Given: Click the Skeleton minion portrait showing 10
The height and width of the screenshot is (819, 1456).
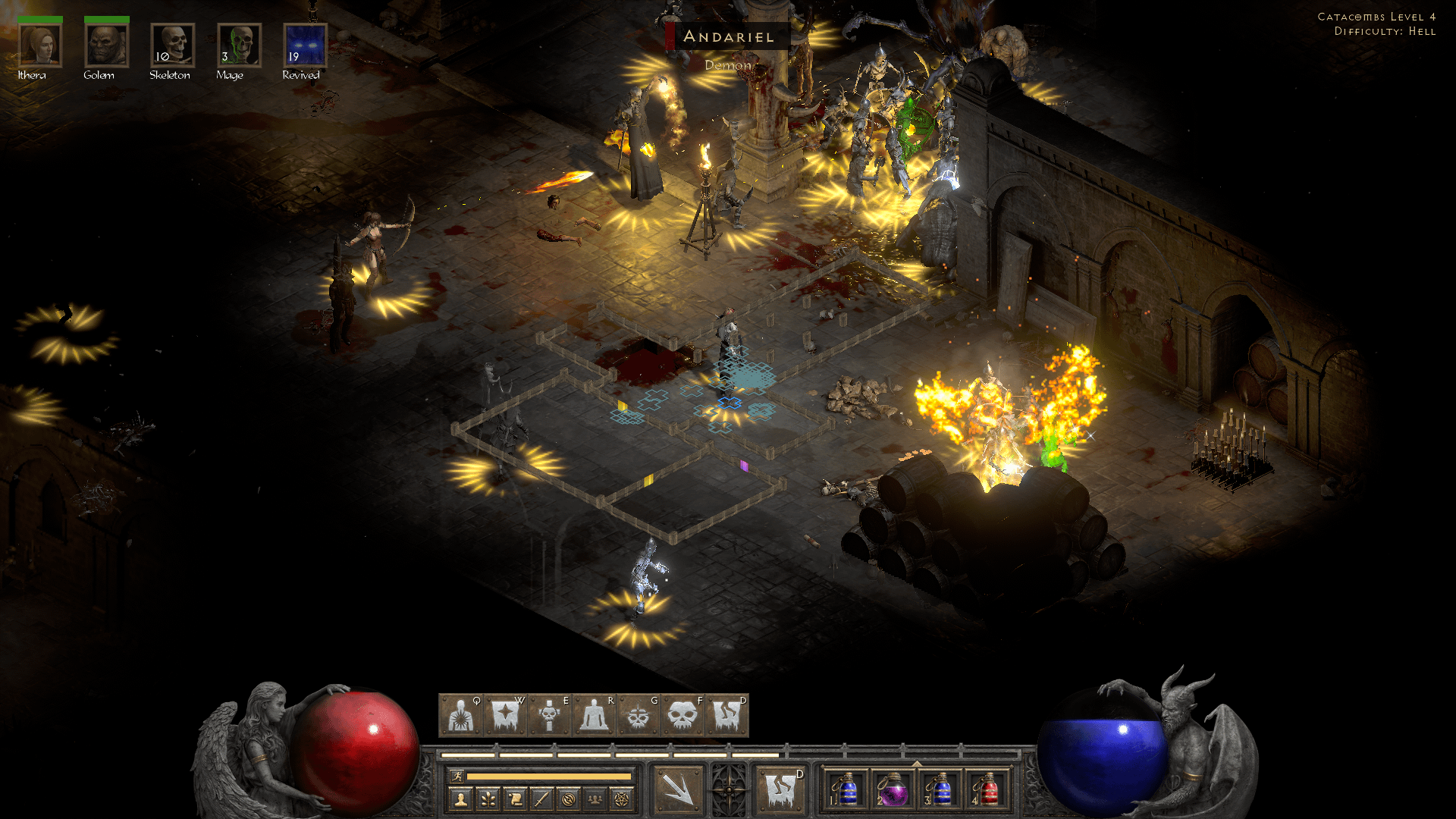Looking at the screenshot, I should 173,43.
